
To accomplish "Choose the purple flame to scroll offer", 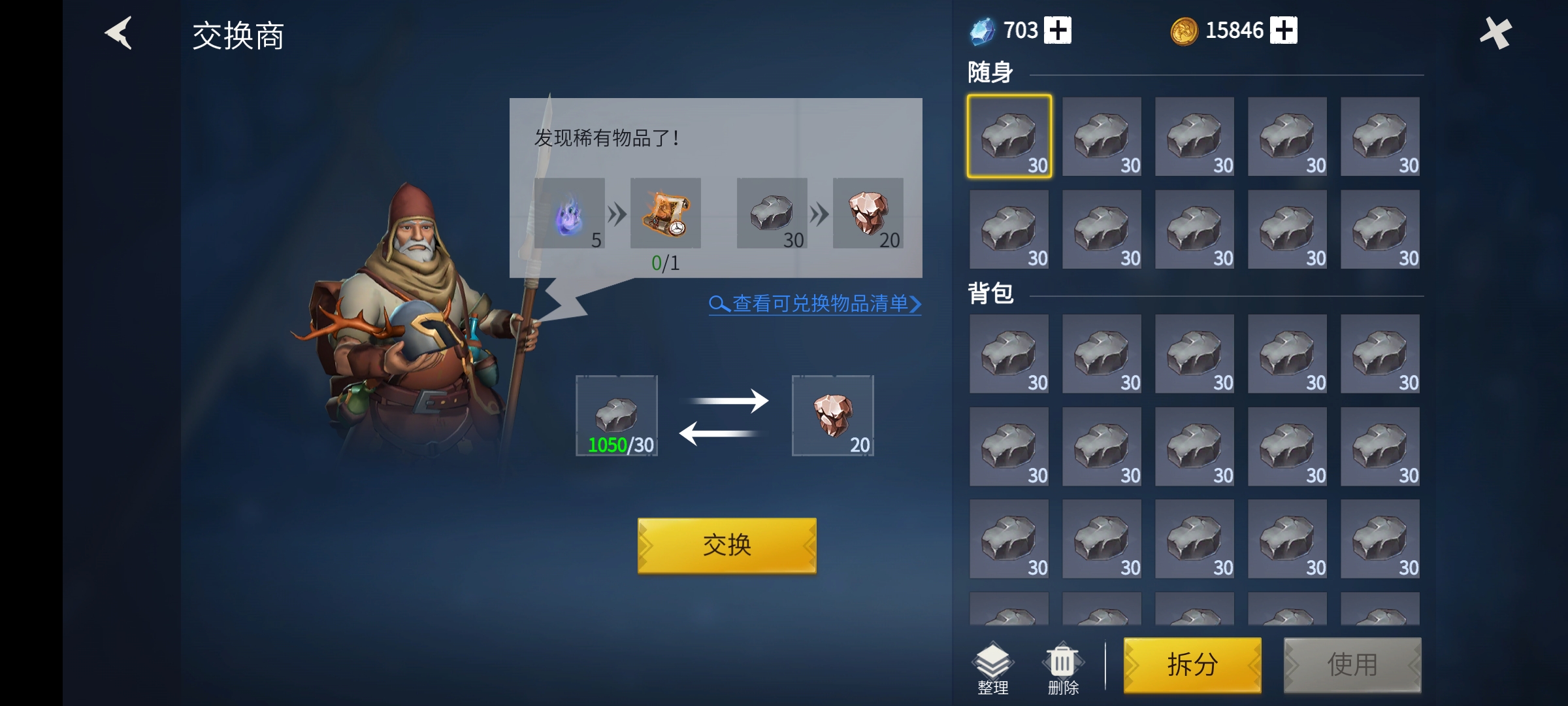I will pyautogui.click(x=569, y=213).
